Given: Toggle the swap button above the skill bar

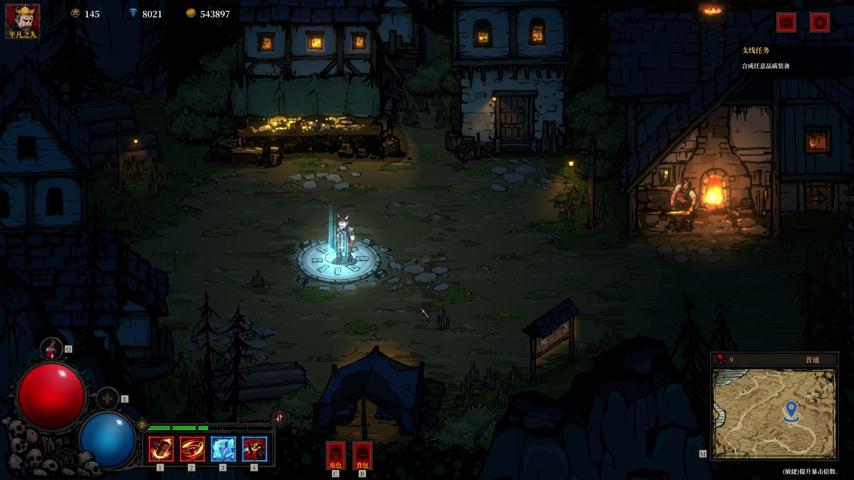Looking at the screenshot, I should pyautogui.click(x=279, y=417).
